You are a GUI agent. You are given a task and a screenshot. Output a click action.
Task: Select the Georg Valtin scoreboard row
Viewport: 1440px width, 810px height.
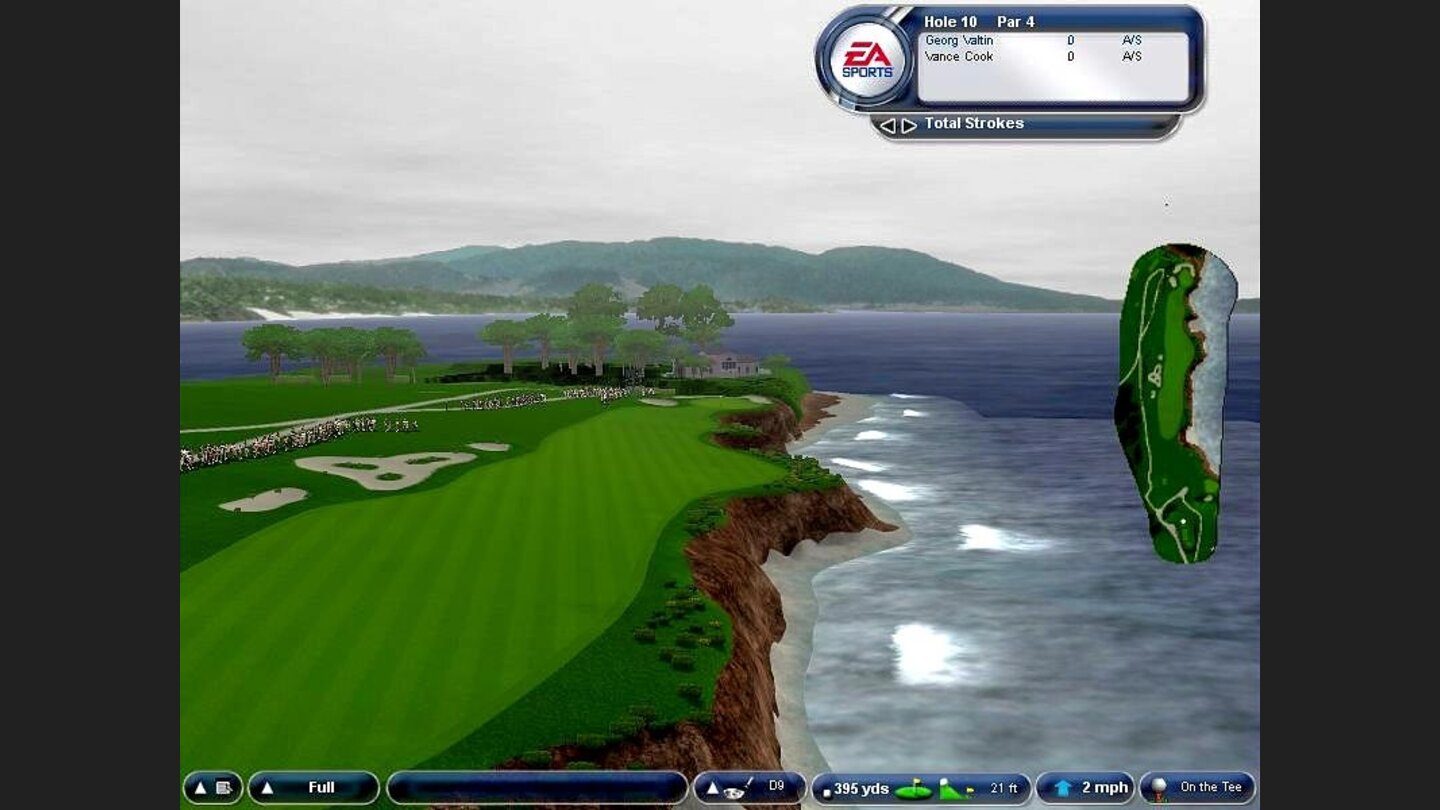click(x=1051, y=41)
